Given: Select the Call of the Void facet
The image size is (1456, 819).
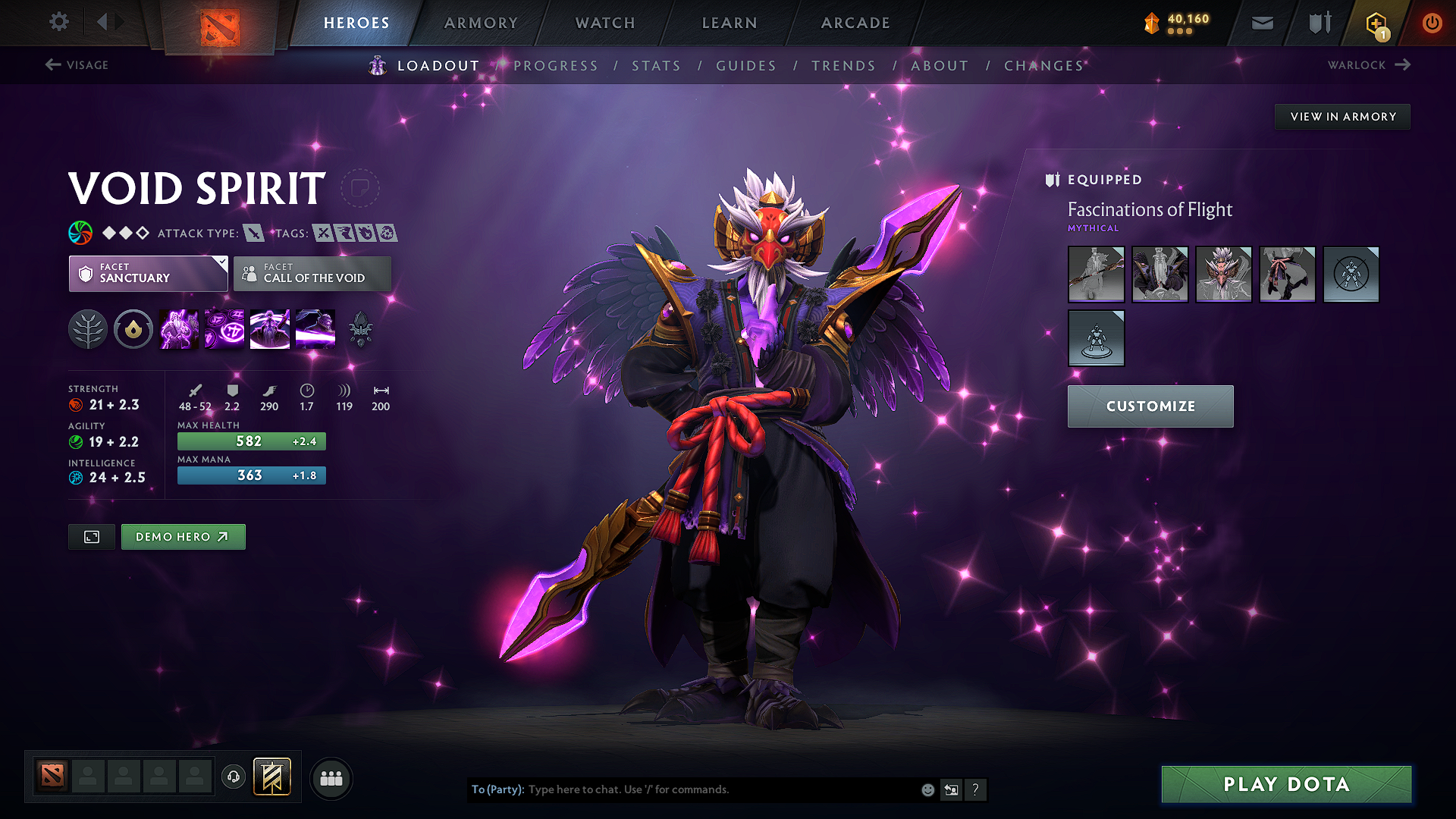Looking at the screenshot, I should pos(312,274).
